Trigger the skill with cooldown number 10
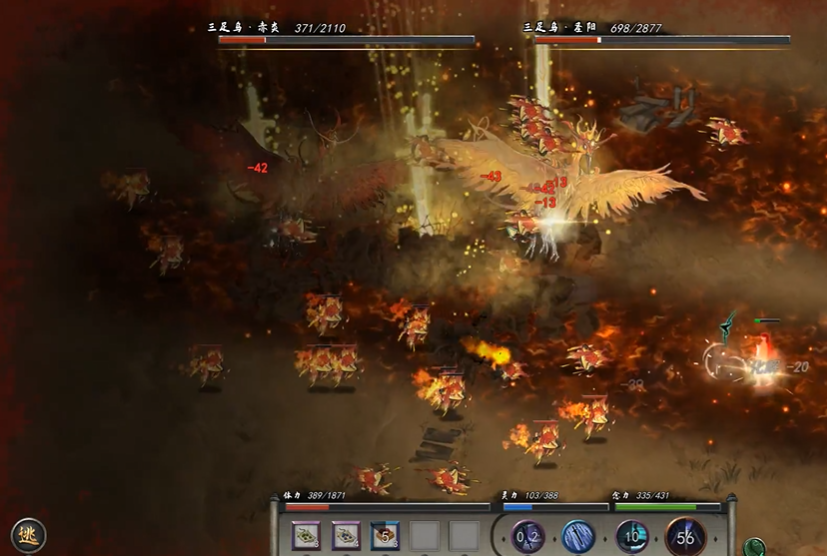This screenshot has width=827, height=556. pyautogui.click(x=632, y=537)
